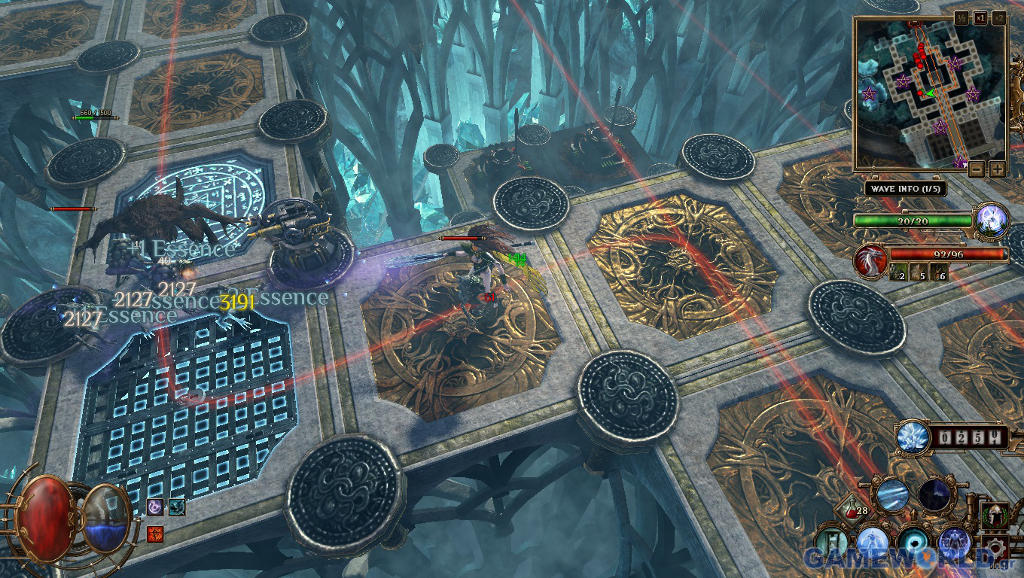Select the white dragon portrait icon

991,218
